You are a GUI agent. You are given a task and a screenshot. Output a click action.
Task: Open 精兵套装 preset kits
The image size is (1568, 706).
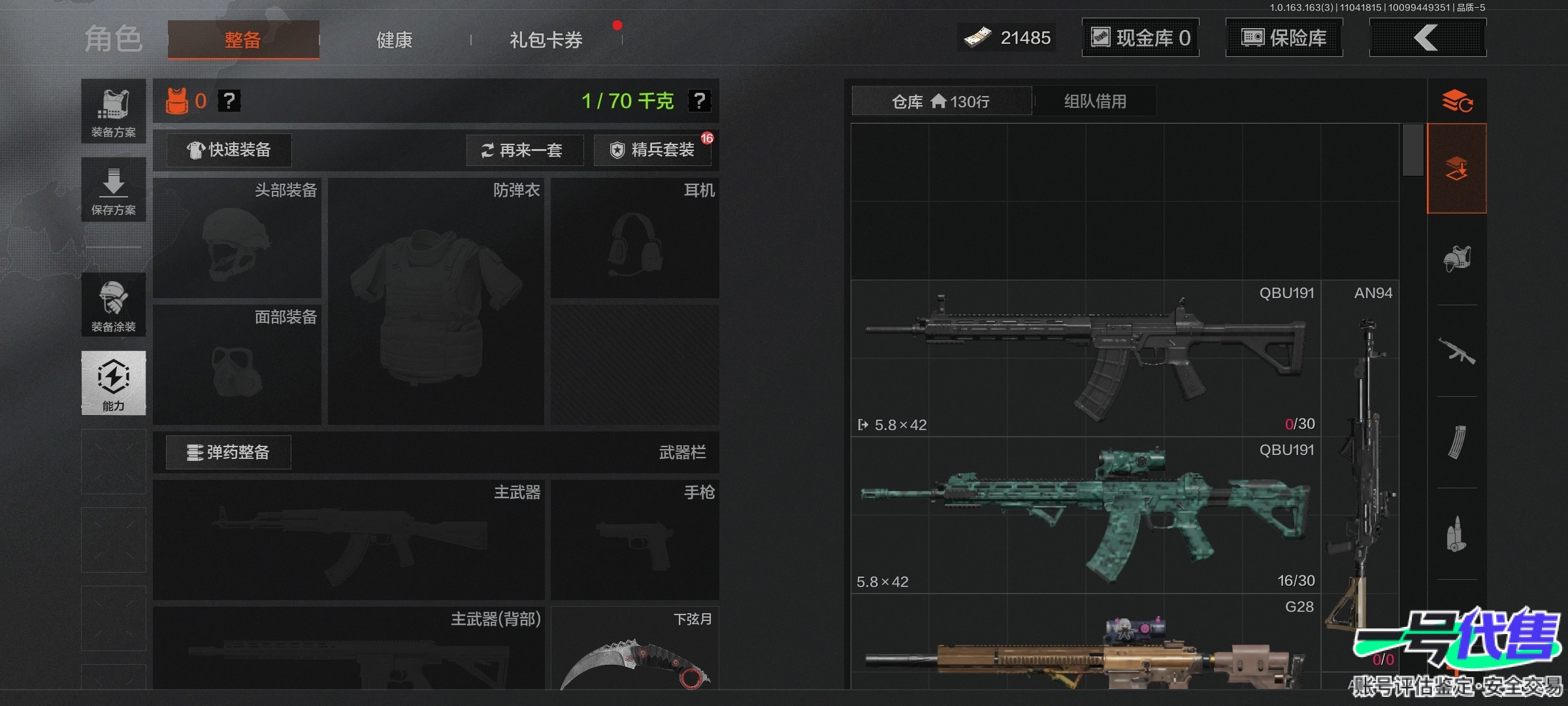[x=653, y=150]
